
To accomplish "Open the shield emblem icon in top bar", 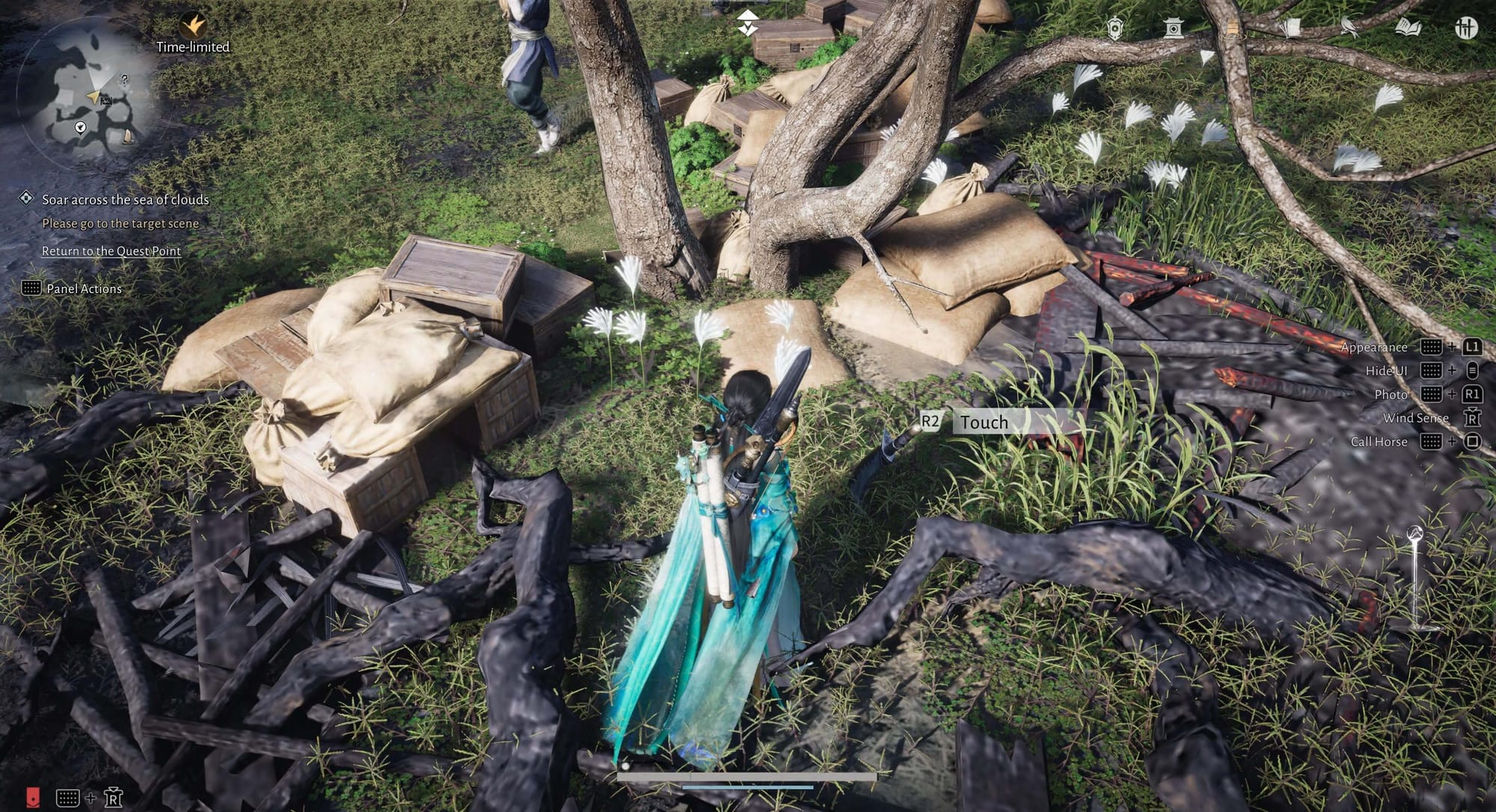I will [x=1115, y=28].
